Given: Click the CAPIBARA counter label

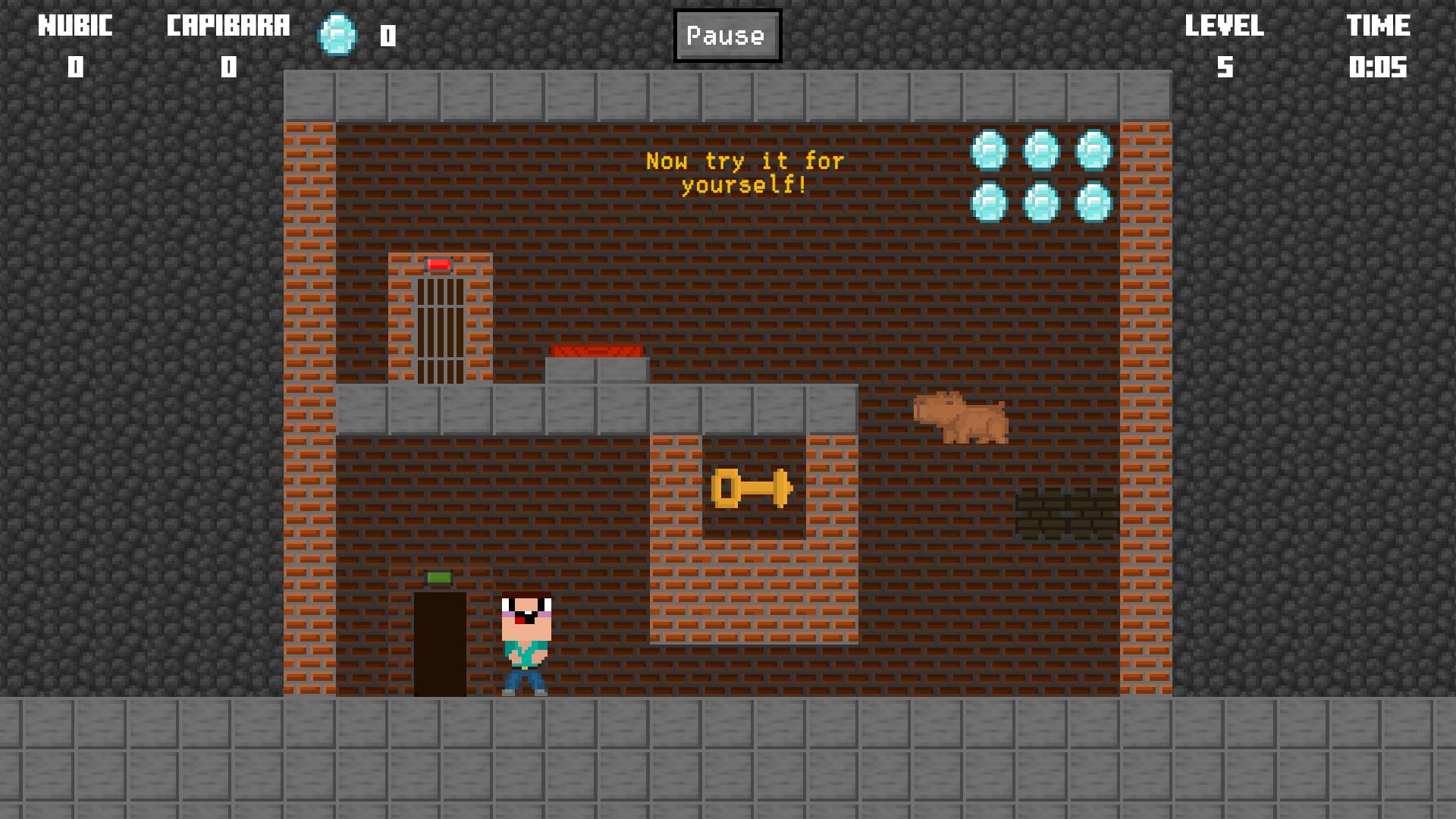Looking at the screenshot, I should tap(227, 25).
